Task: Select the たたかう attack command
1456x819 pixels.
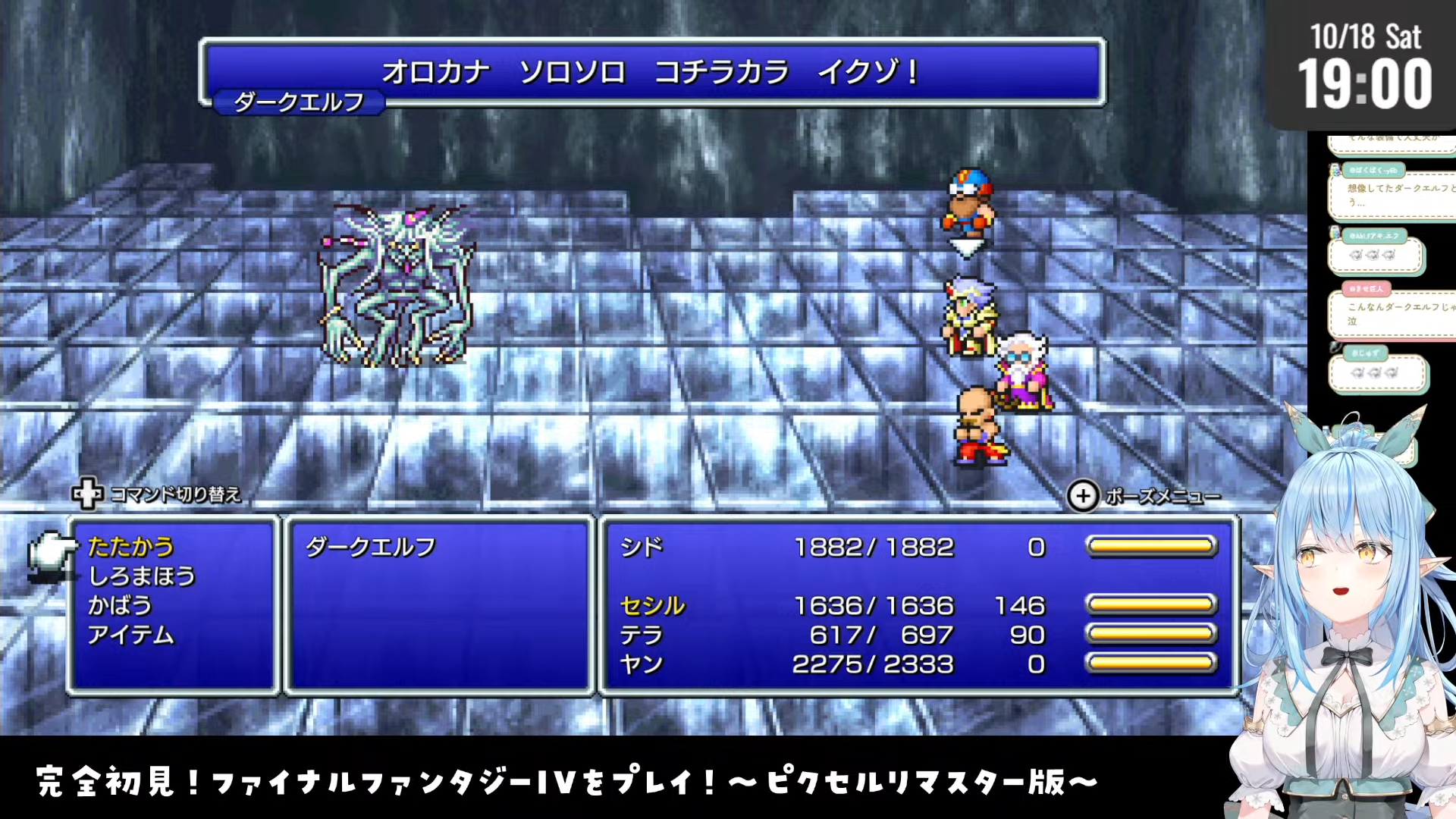Action: (130, 547)
